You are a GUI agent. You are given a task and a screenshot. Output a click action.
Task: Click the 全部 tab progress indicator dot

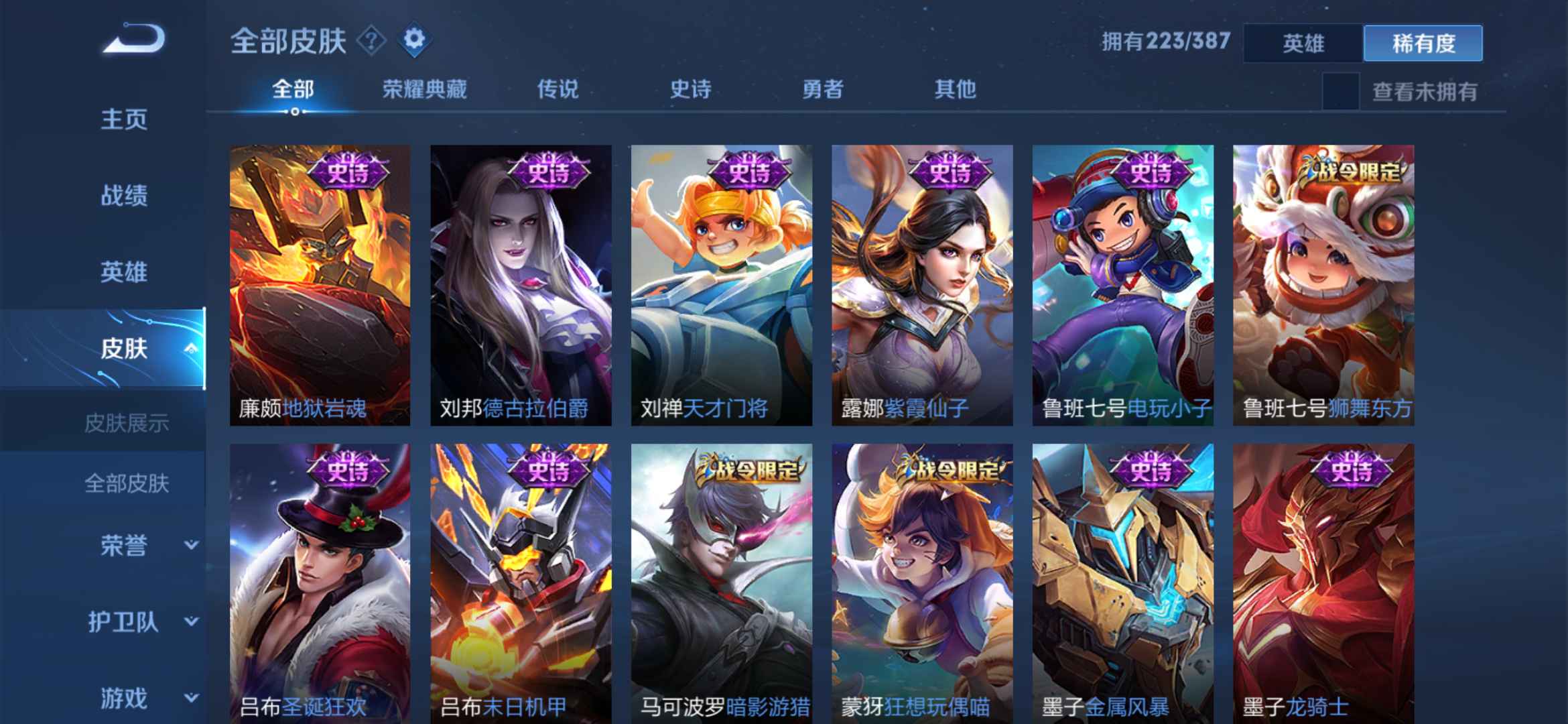click(295, 113)
